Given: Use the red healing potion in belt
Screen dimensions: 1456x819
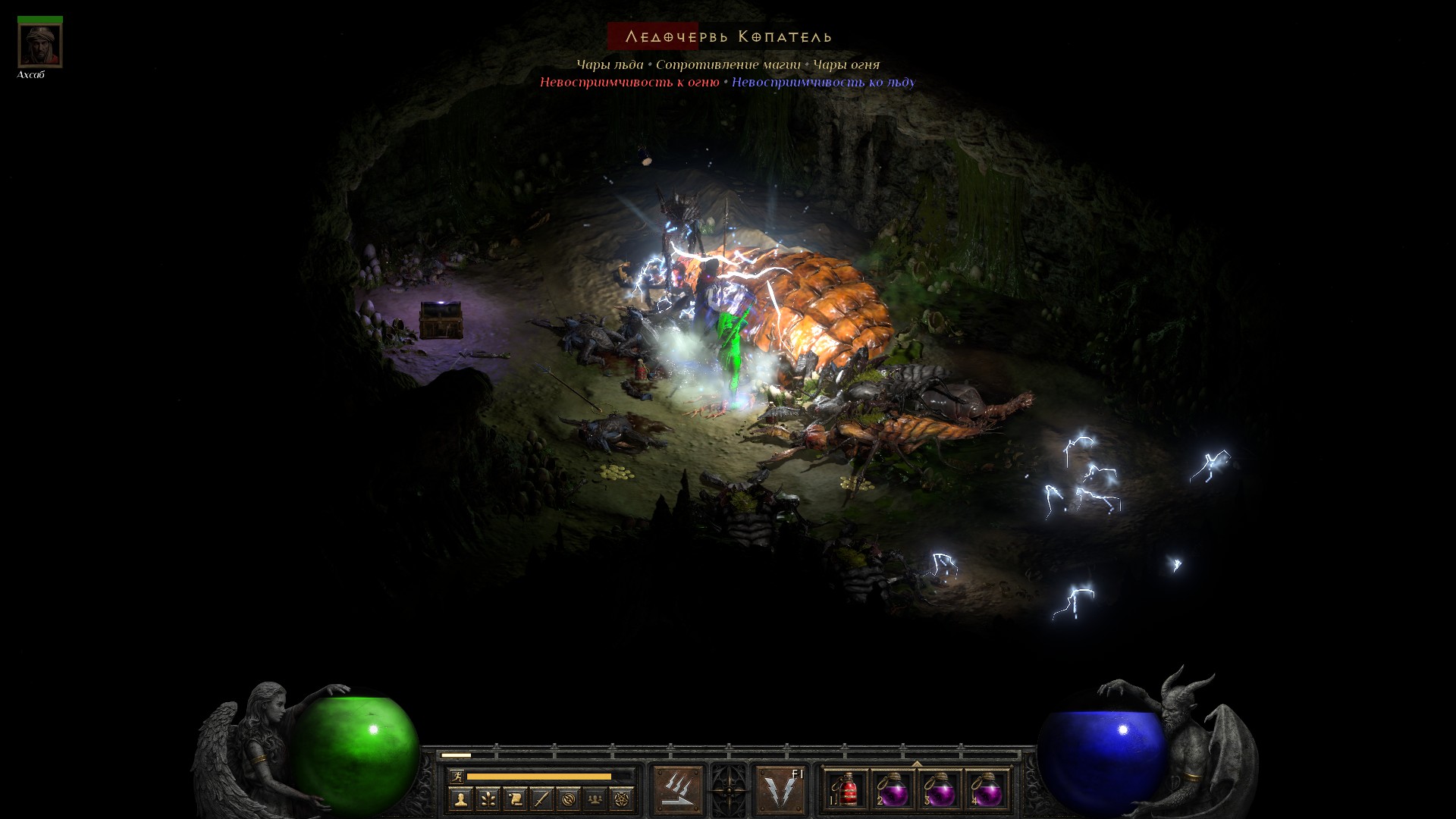Looking at the screenshot, I should 847,790.
